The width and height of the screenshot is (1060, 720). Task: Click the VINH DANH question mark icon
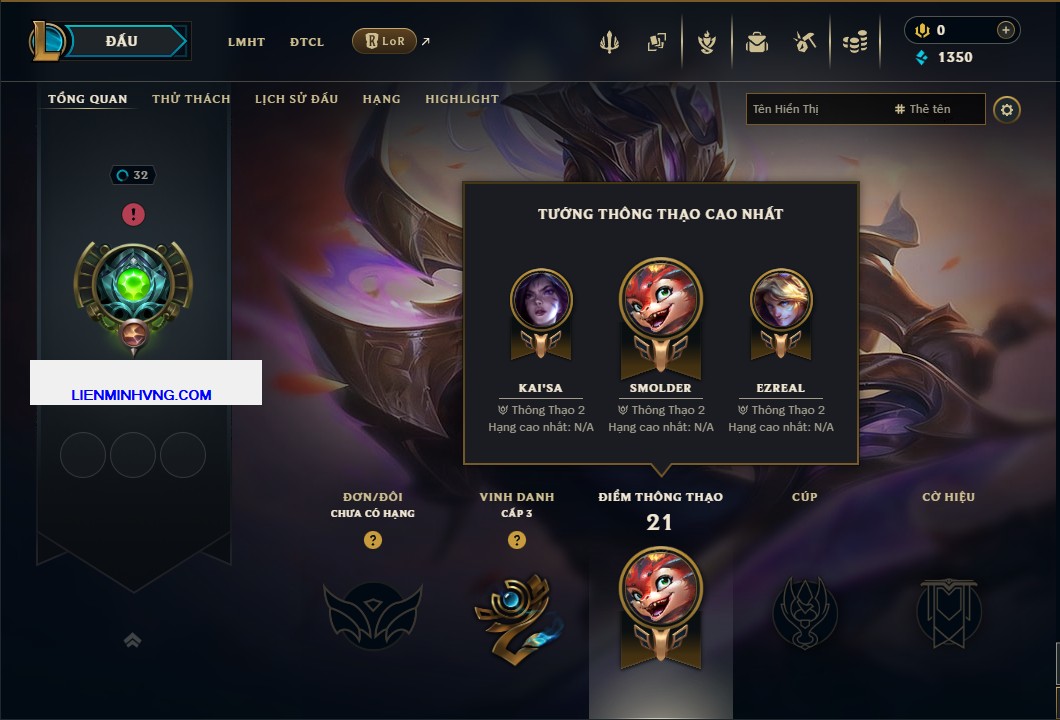pos(517,540)
